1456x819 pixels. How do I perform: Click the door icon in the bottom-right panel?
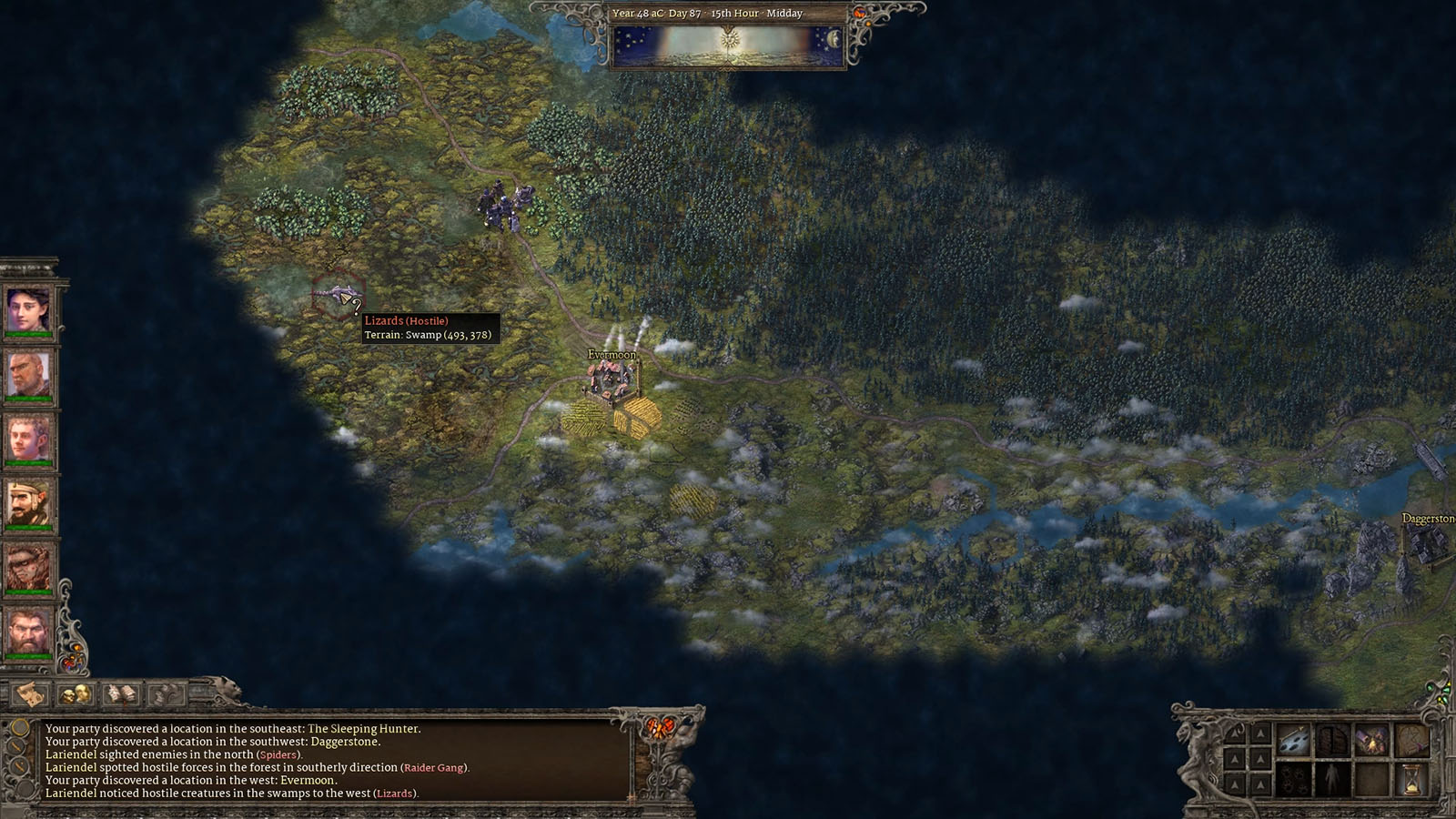pos(1333,739)
